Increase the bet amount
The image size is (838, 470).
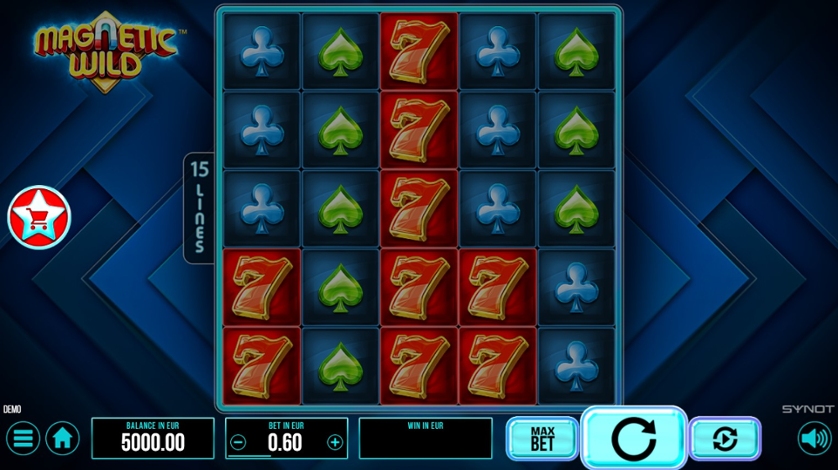(x=335, y=442)
